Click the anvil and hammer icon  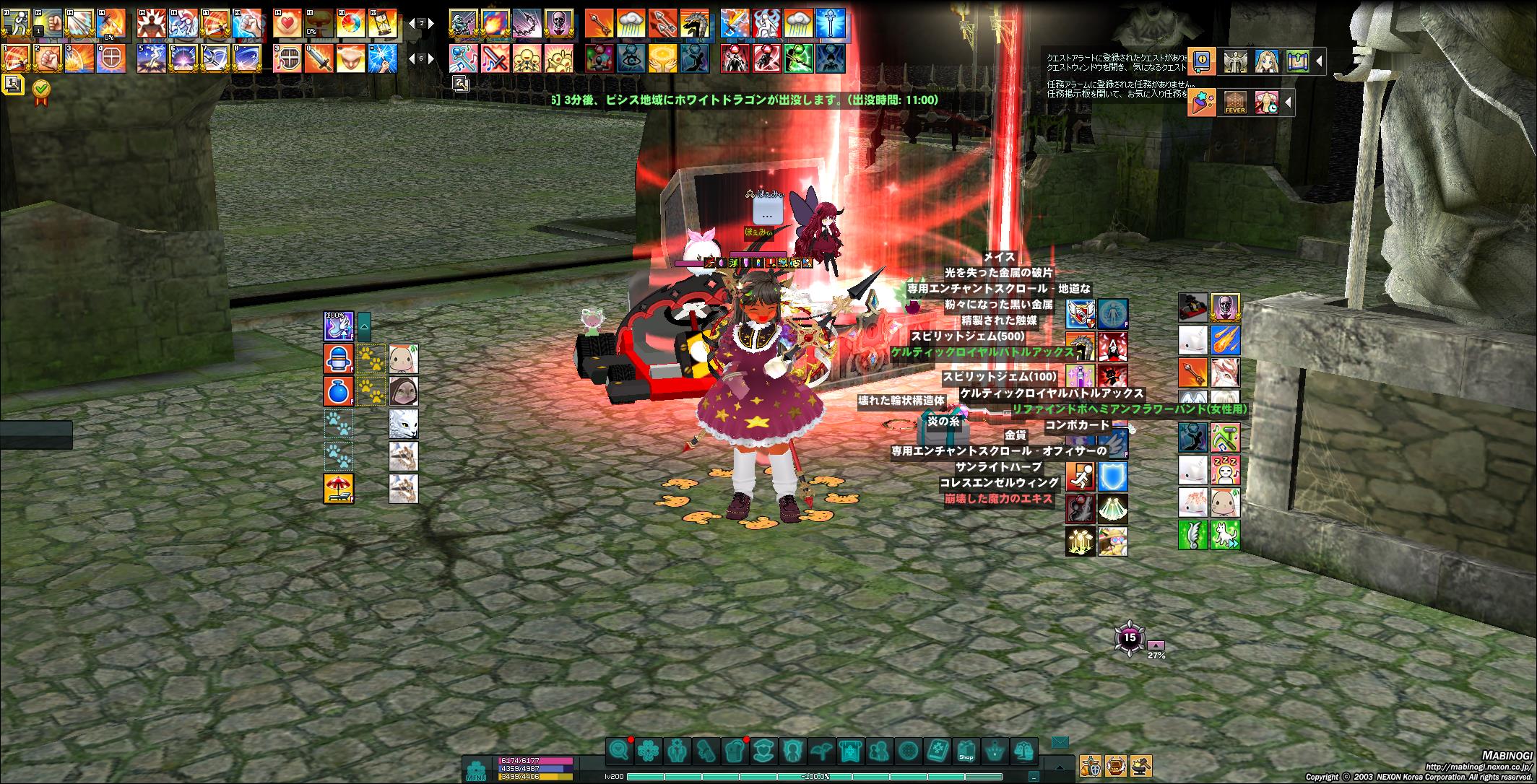click(x=1141, y=765)
